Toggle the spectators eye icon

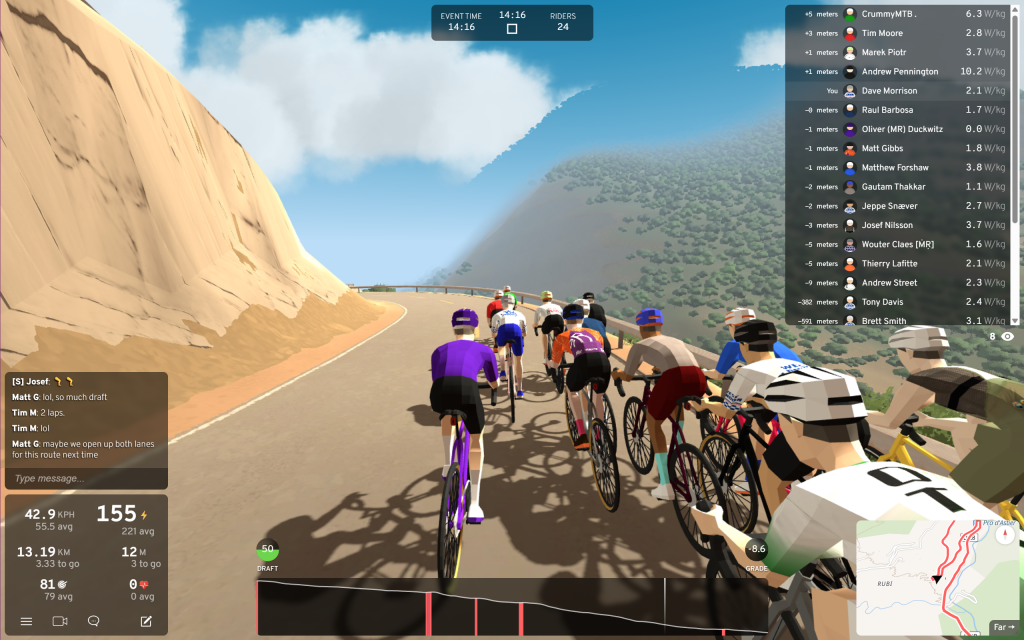1007,337
